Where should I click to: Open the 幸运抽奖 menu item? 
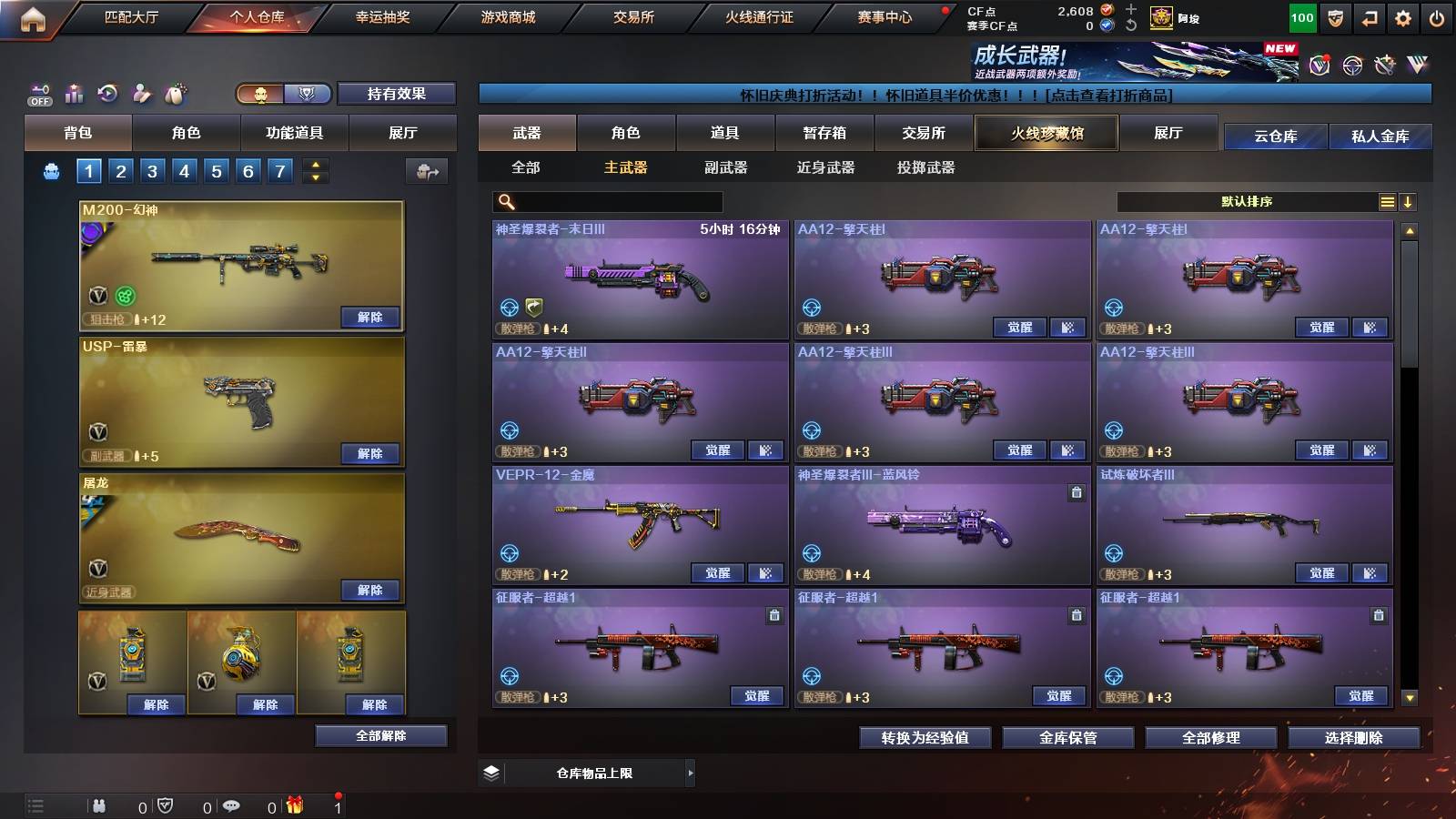pos(383,16)
